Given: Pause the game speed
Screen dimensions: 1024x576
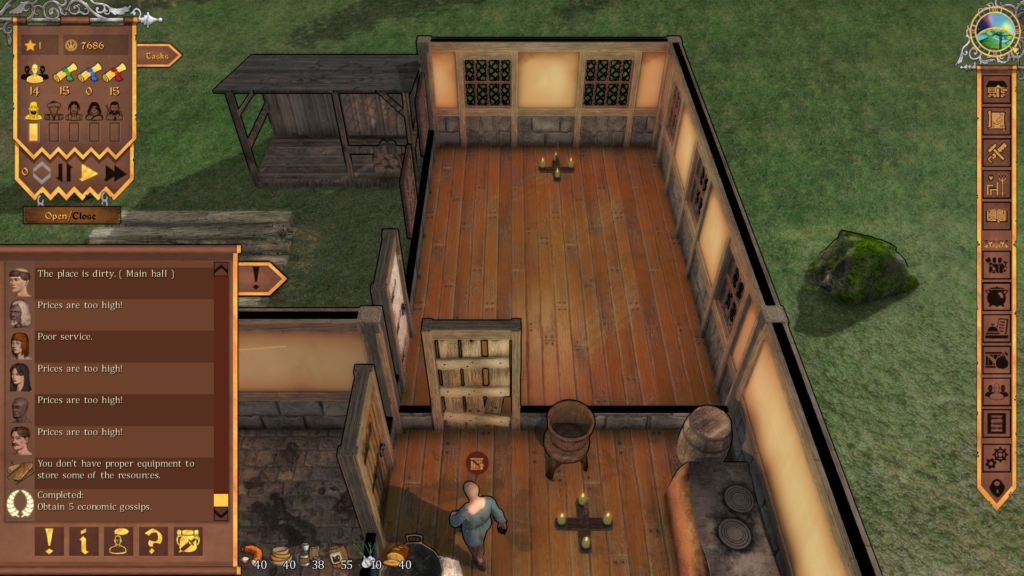Looking at the screenshot, I should (x=64, y=172).
